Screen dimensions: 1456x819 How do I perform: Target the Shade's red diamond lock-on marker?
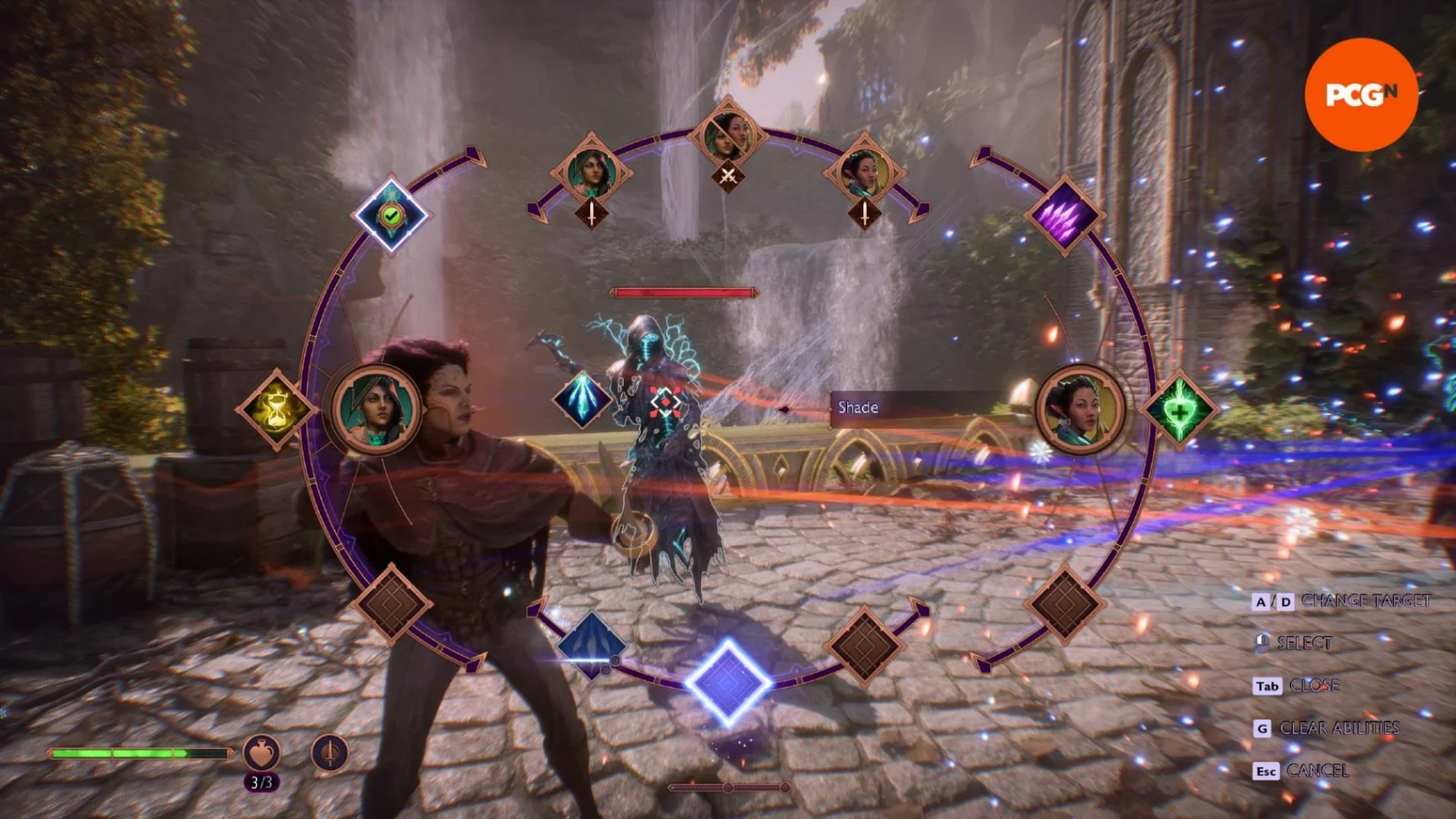(665, 403)
